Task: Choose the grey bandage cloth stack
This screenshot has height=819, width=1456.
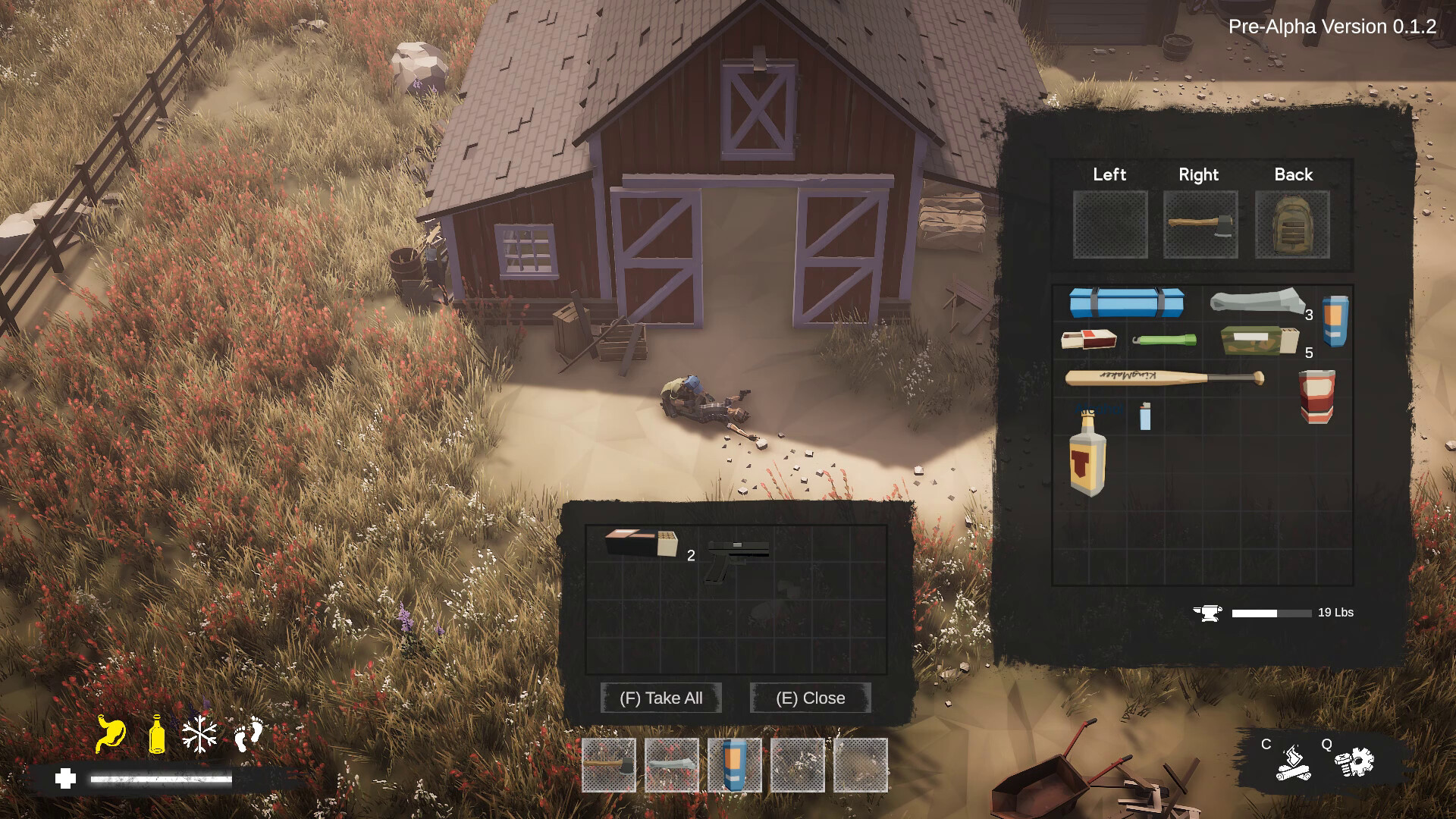Action: pyautogui.click(x=1257, y=301)
